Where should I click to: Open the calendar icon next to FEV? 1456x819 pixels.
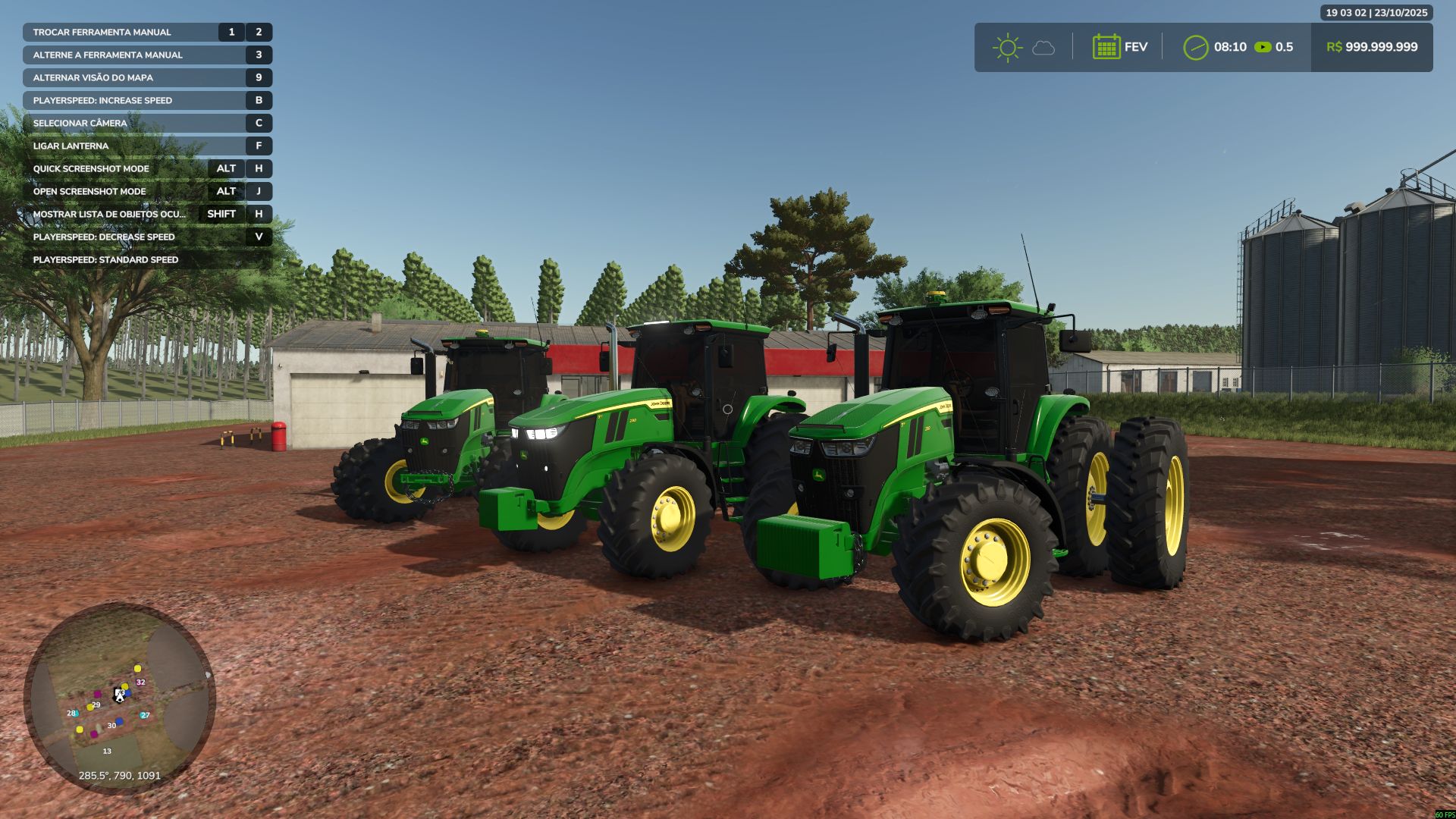[1107, 47]
